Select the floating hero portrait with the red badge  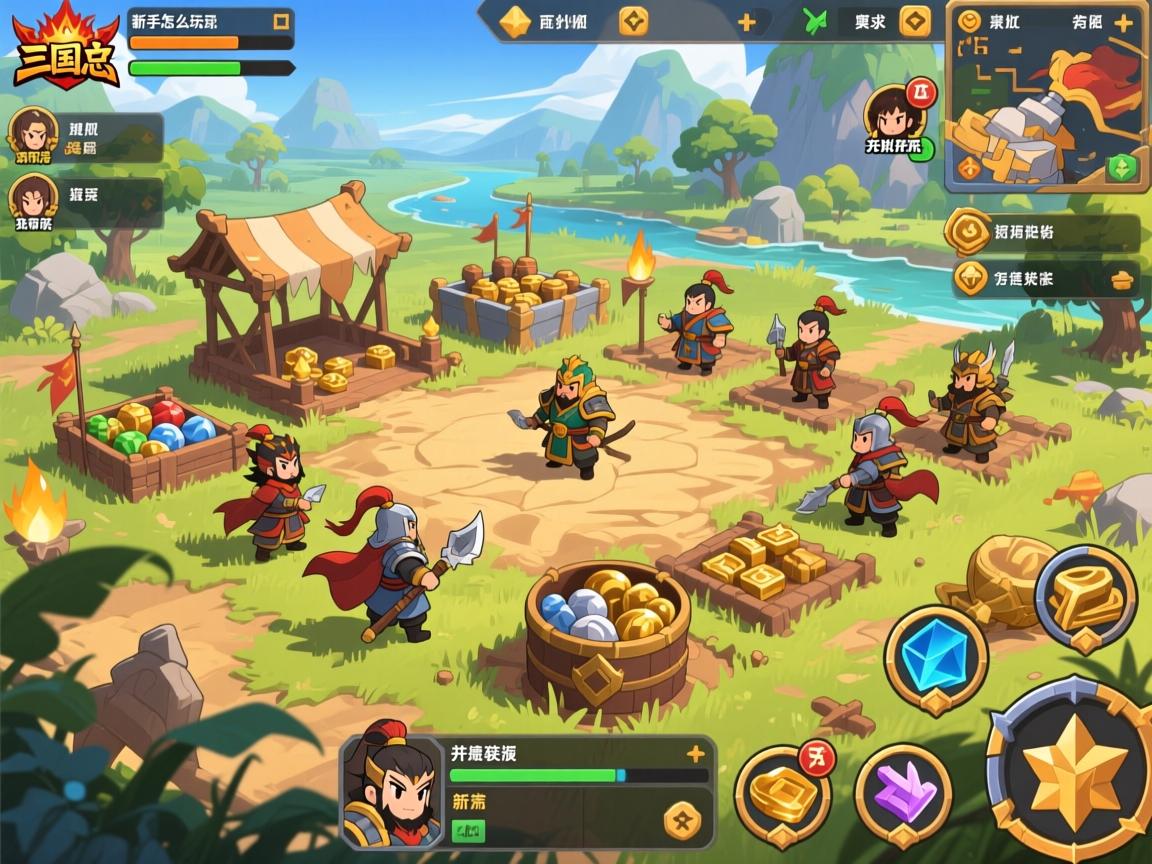(x=892, y=114)
